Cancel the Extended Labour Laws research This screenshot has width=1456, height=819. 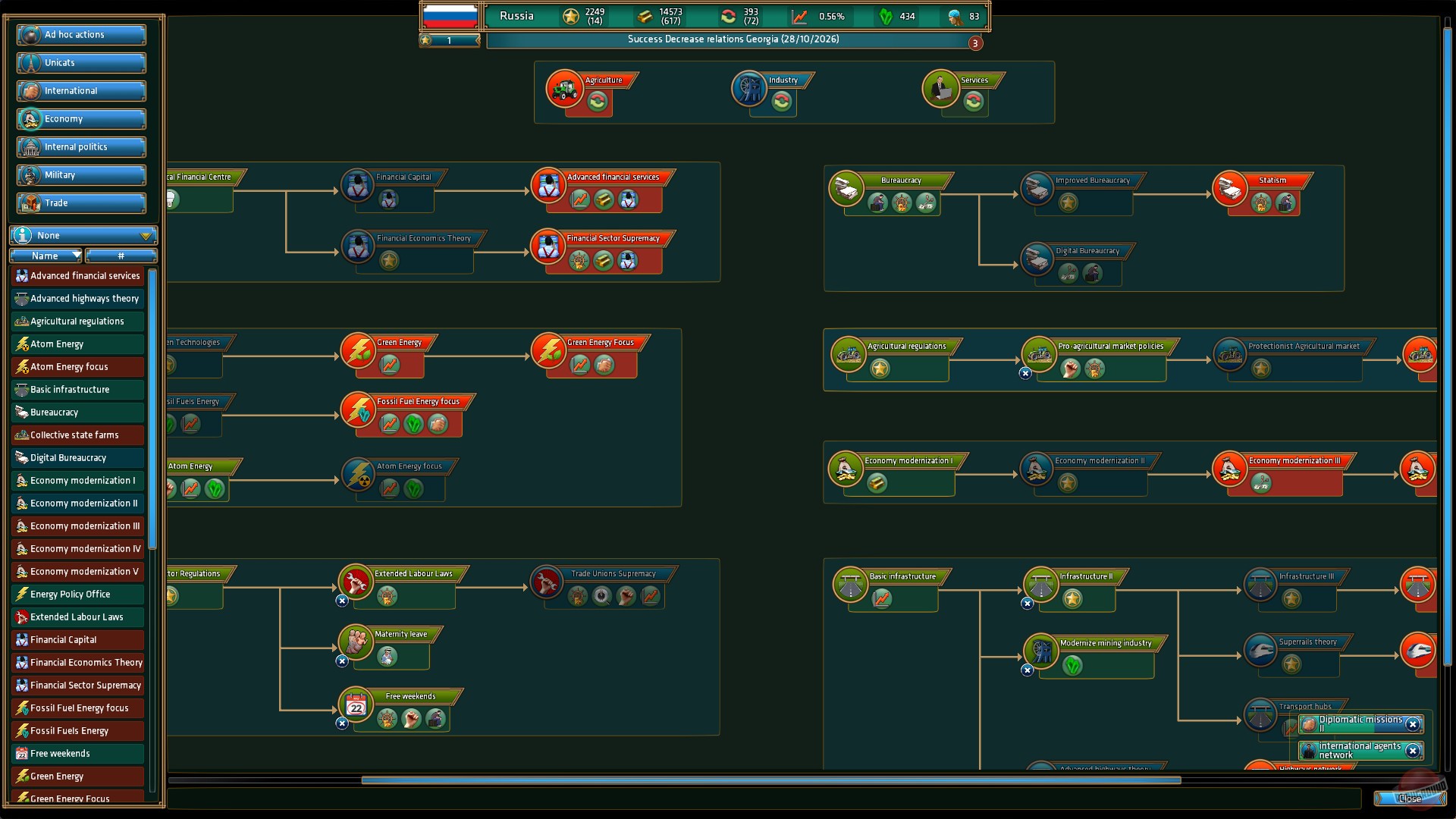click(343, 600)
